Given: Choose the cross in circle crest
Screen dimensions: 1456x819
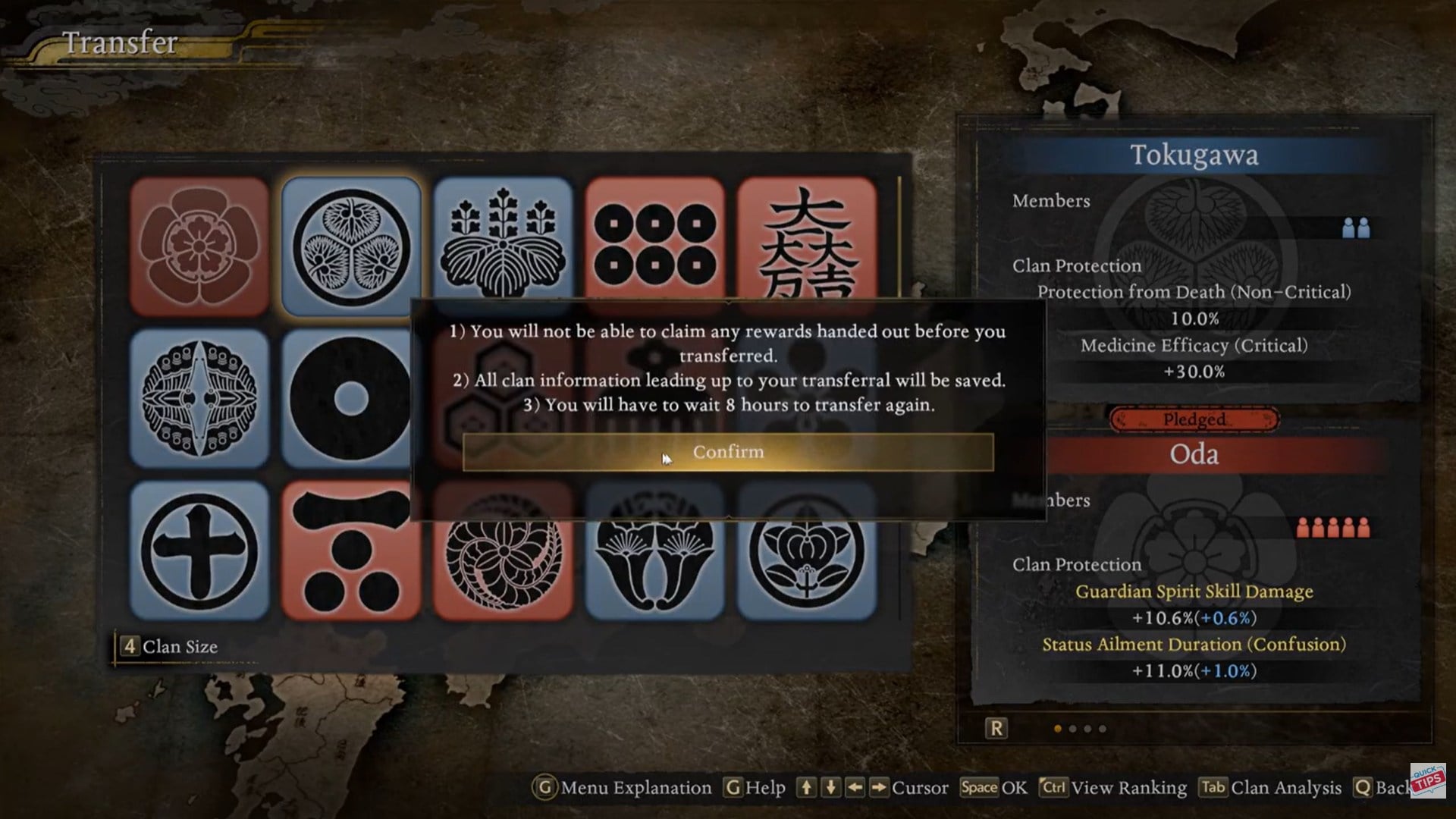Looking at the screenshot, I should click(199, 550).
